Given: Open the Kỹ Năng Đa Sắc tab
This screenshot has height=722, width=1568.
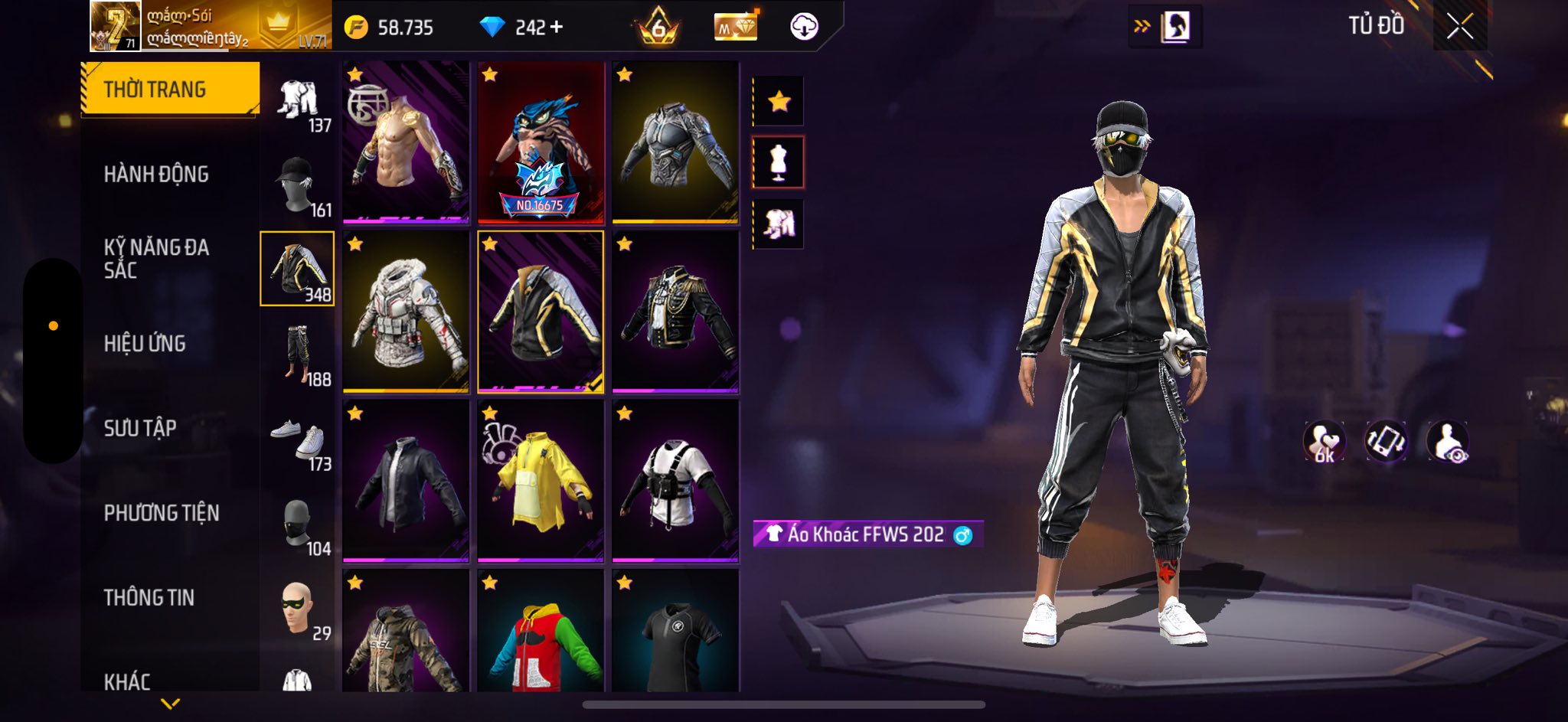Looking at the screenshot, I should (x=156, y=259).
